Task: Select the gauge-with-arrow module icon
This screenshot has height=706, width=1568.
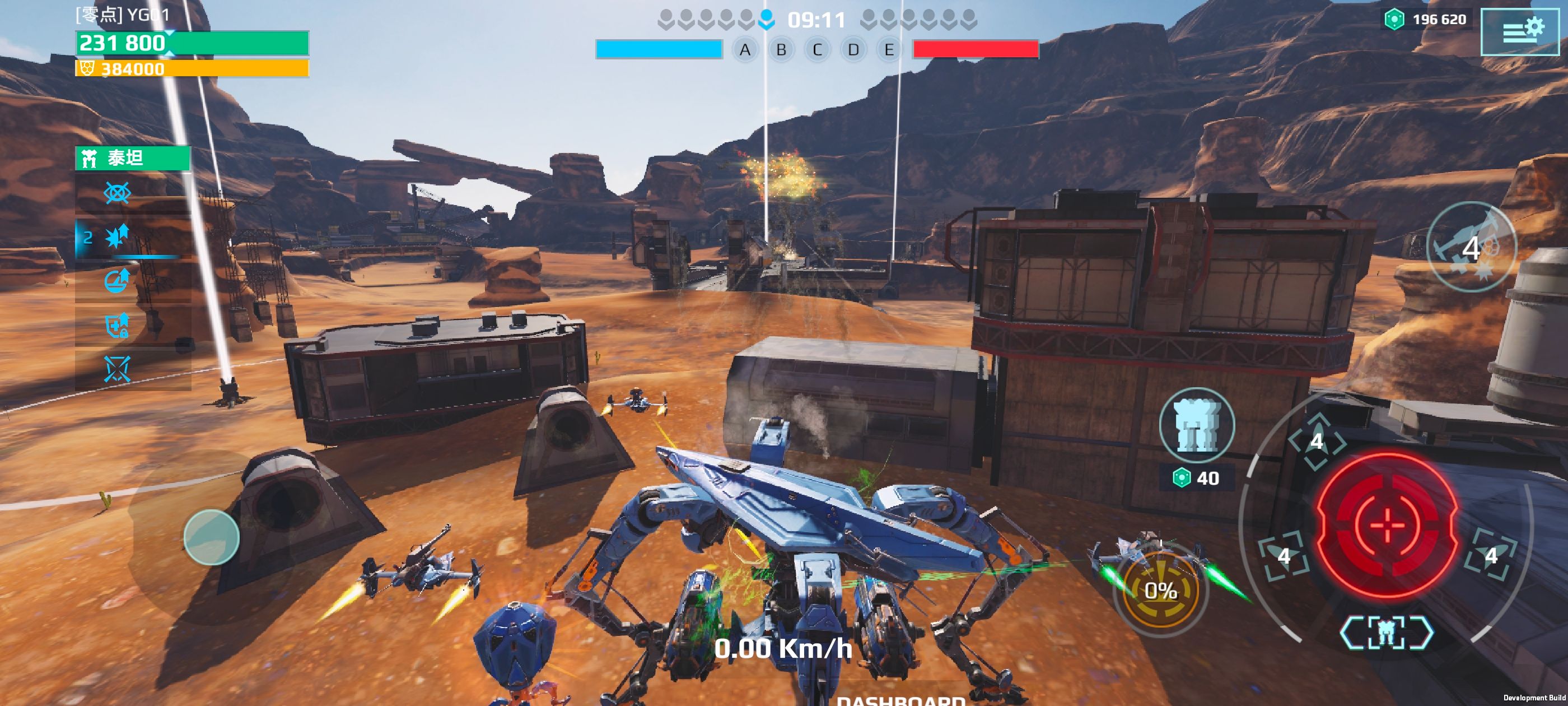Action: click(118, 281)
